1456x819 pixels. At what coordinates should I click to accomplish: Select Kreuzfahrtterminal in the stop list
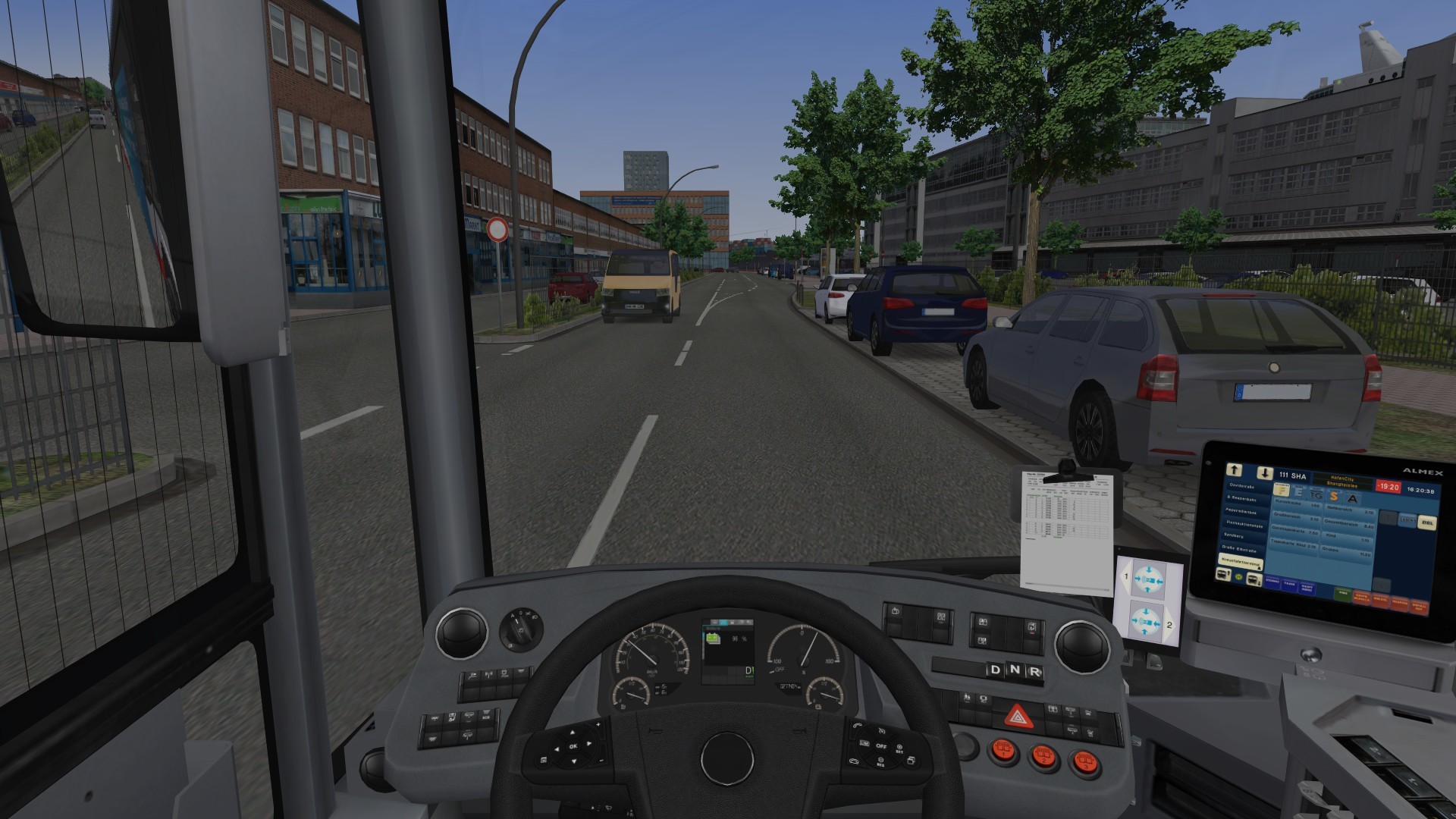[x=1241, y=562]
